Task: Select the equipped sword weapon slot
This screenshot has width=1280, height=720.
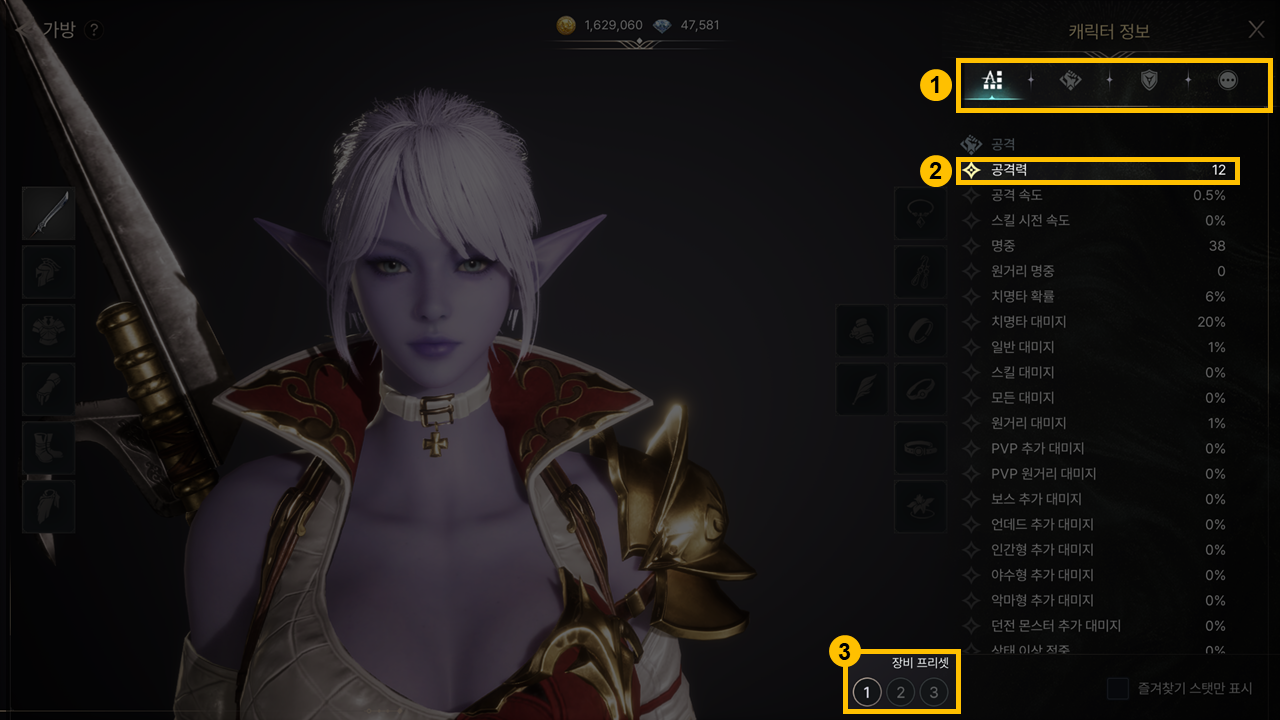Action: [49, 212]
